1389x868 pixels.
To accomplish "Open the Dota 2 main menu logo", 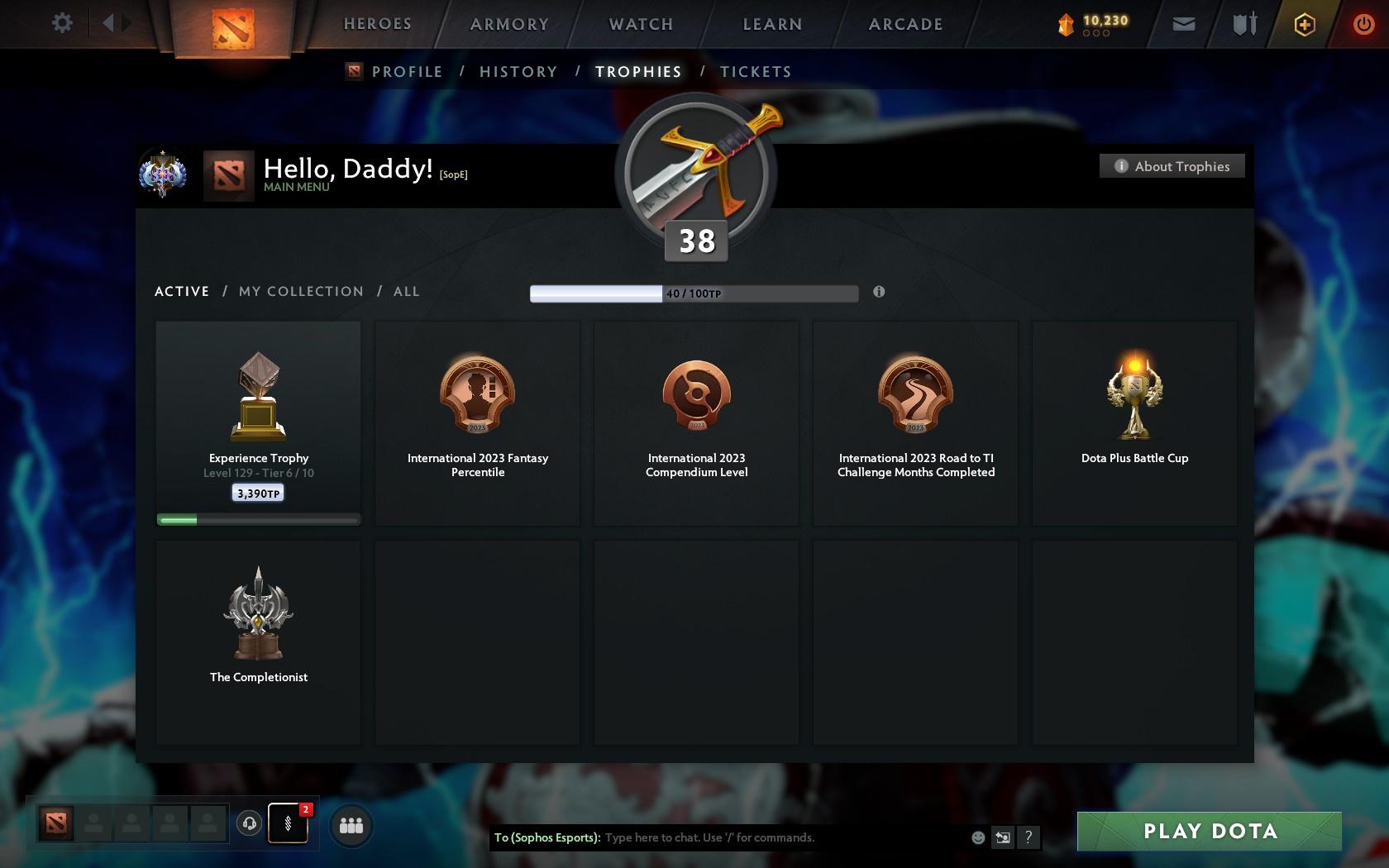I will (234, 28).
